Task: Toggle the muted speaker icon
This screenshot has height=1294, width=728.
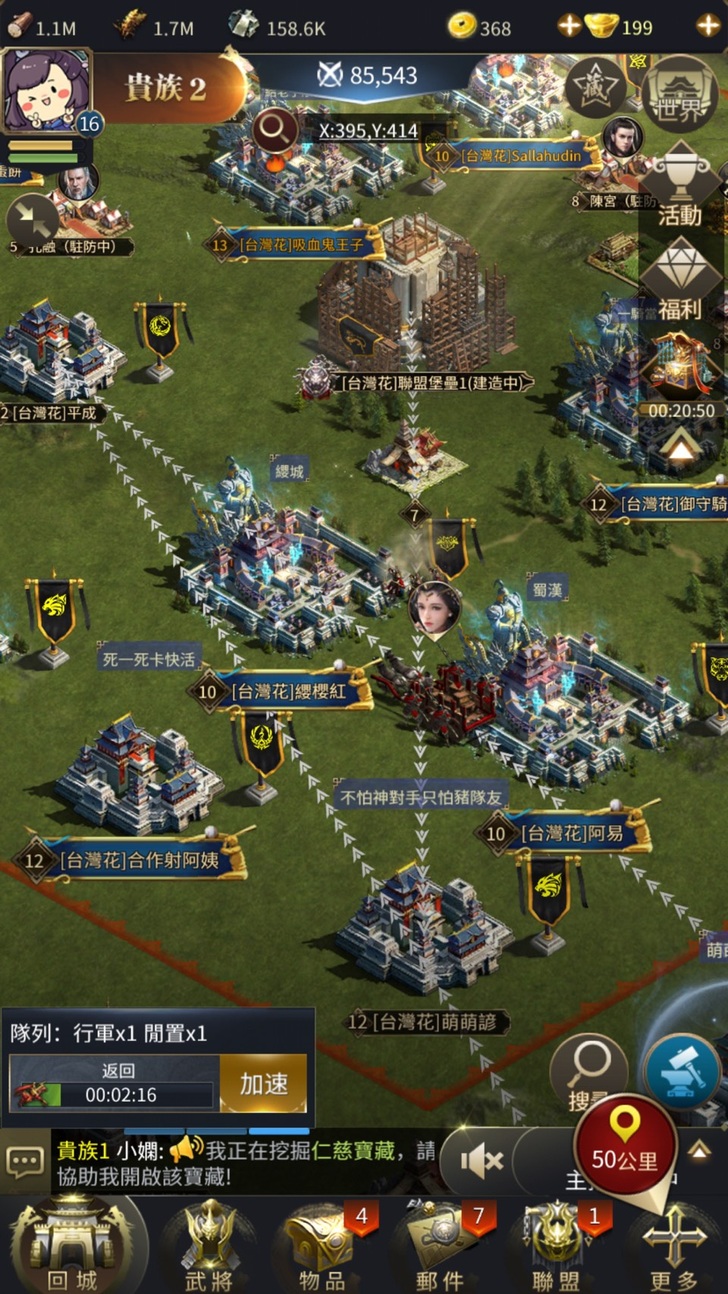Action: (481, 1161)
